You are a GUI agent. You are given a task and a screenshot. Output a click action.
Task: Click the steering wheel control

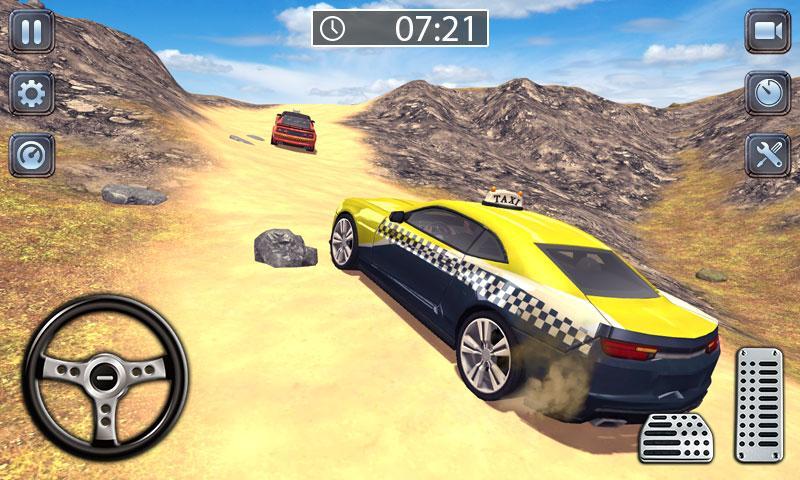click(x=105, y=377)
